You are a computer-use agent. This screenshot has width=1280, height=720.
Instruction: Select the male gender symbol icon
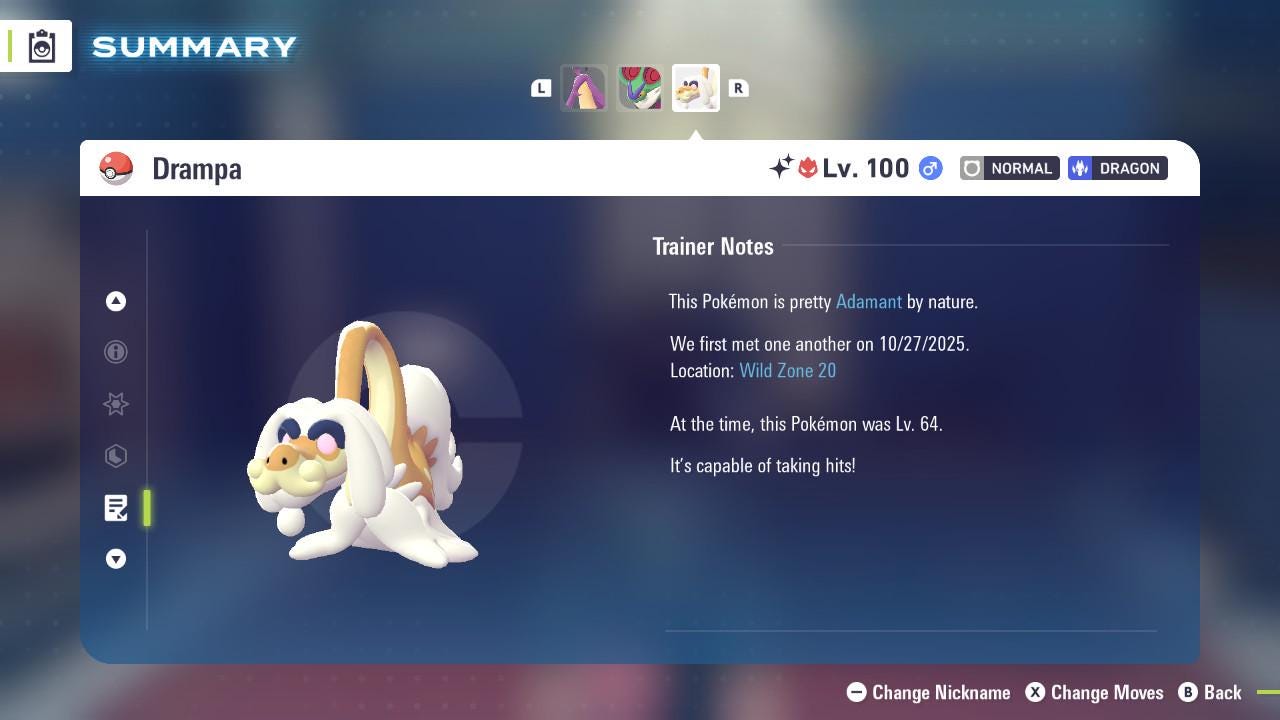930,168
